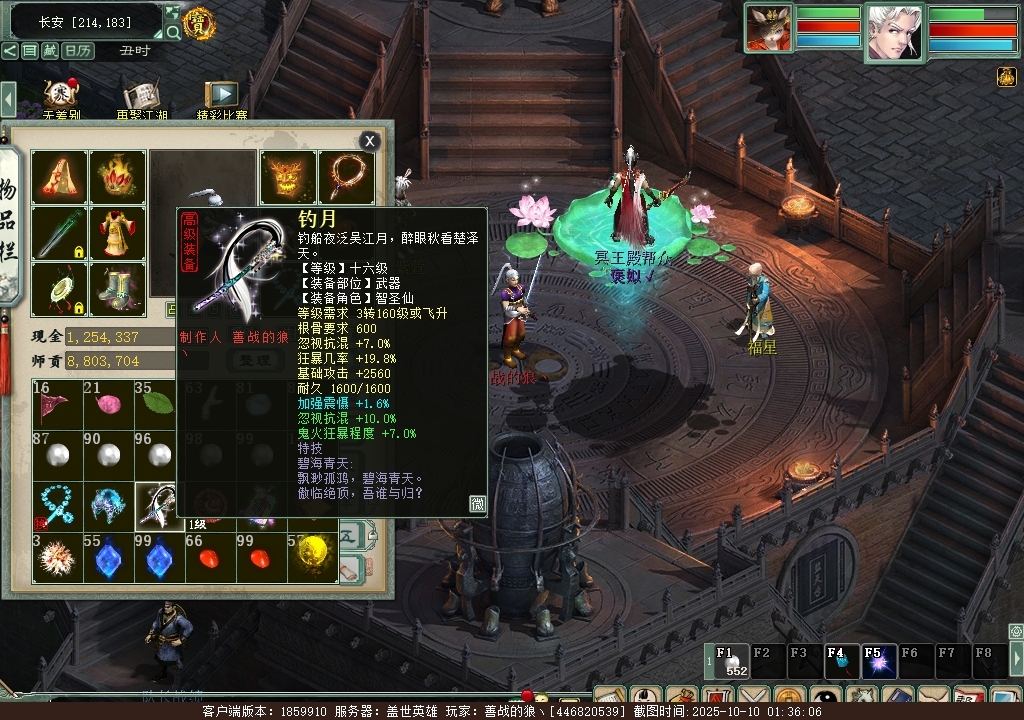The image size is (1024, 720).
Task: Activate the F5 purple starburst skill
Action: [876, 661]
